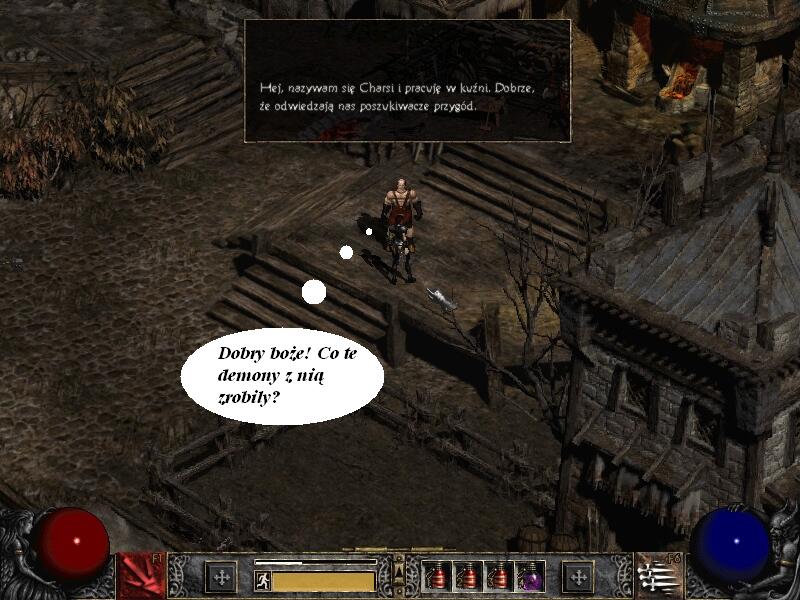This screenshot has width=800, height=600.
Task: Select the left-click attack skill icon
Action: tap(141, 576)
